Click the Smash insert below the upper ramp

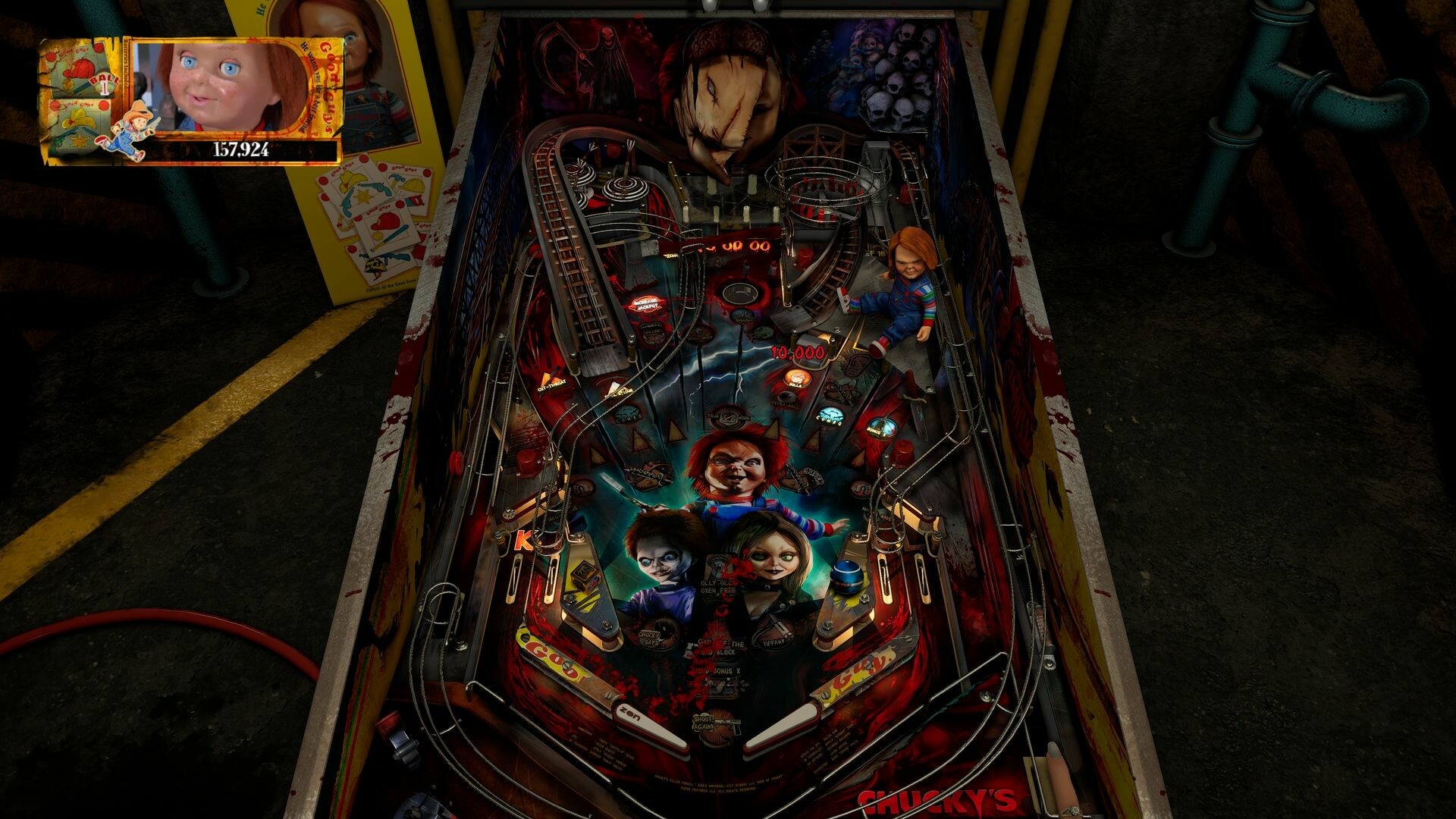742,318
